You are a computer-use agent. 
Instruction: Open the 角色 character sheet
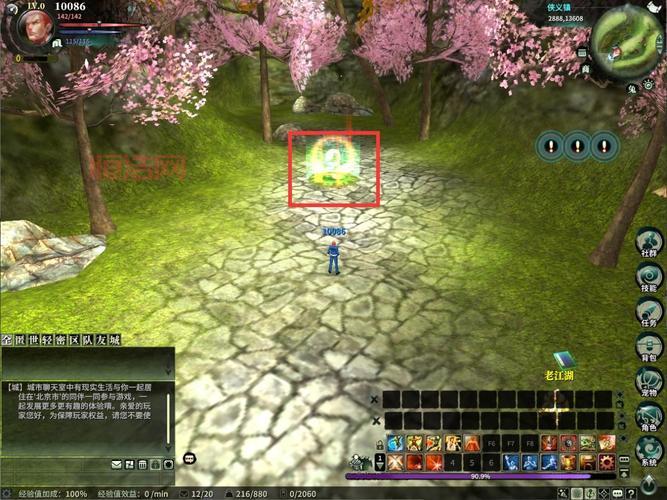(x=648, y=418)
